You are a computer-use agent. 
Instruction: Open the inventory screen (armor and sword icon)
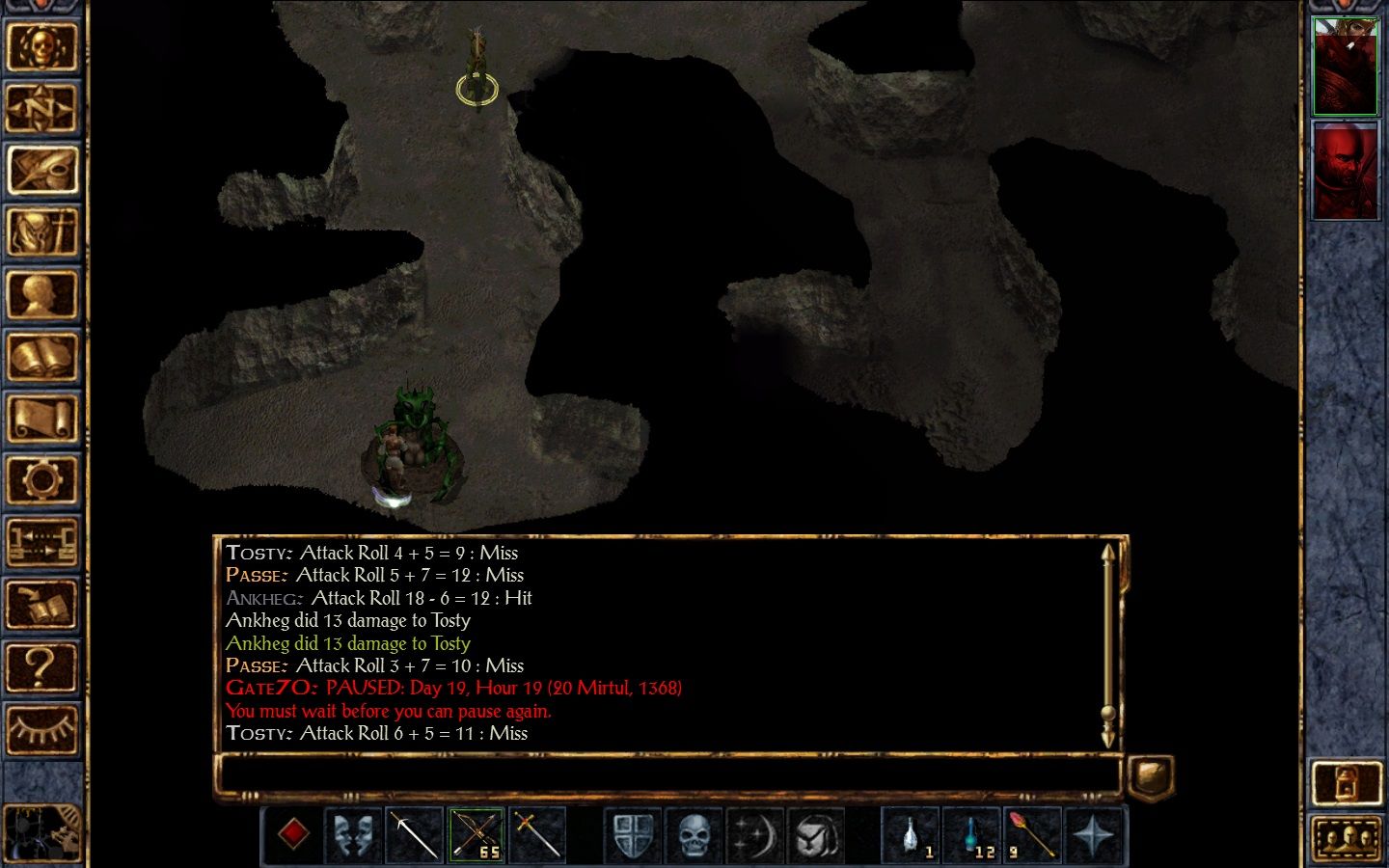[41, 232]
